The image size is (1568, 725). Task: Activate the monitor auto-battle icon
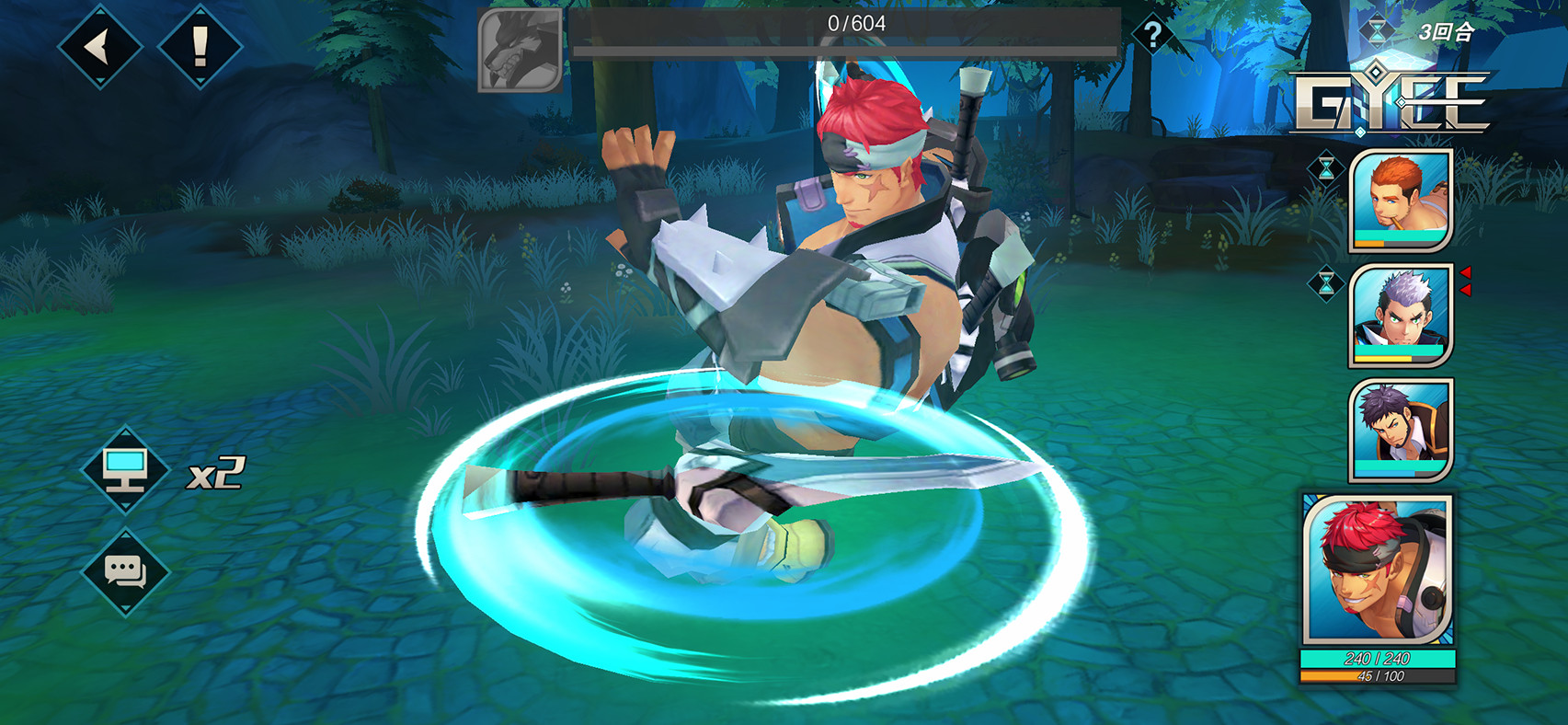point(125,470)
